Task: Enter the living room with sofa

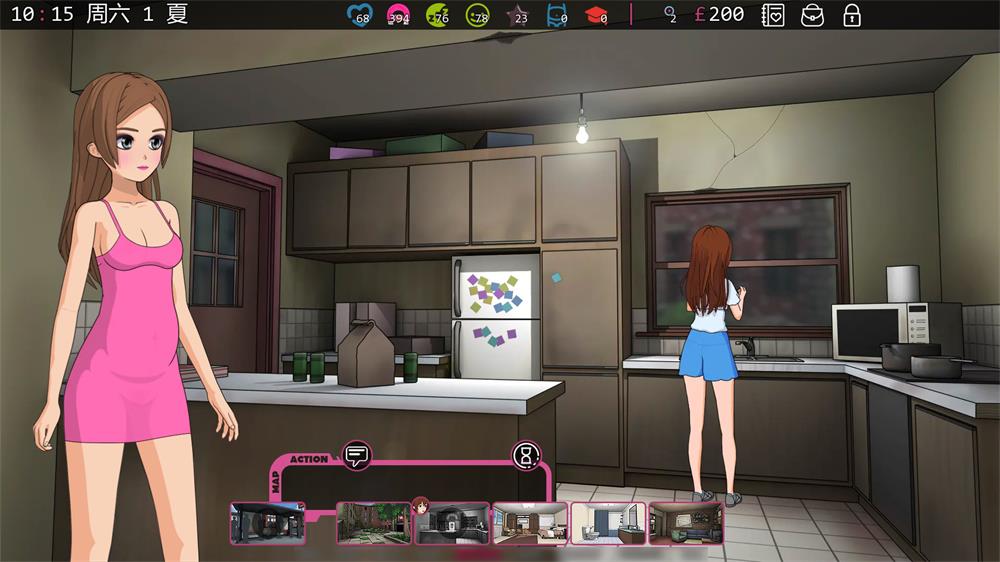Action: 686,523
